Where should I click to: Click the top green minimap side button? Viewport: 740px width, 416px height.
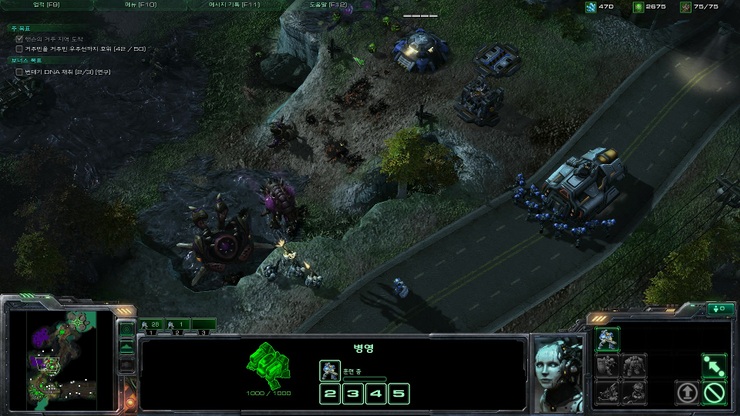click(x=126, y=327)
